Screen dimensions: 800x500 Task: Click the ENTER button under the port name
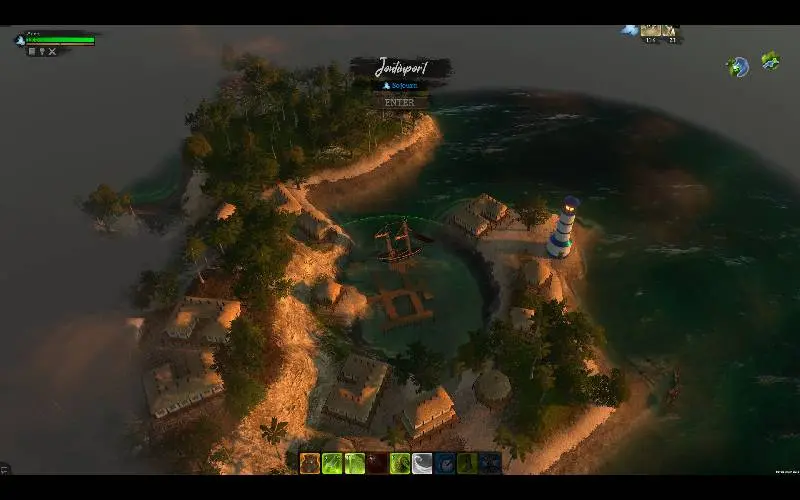coord(400,102)
